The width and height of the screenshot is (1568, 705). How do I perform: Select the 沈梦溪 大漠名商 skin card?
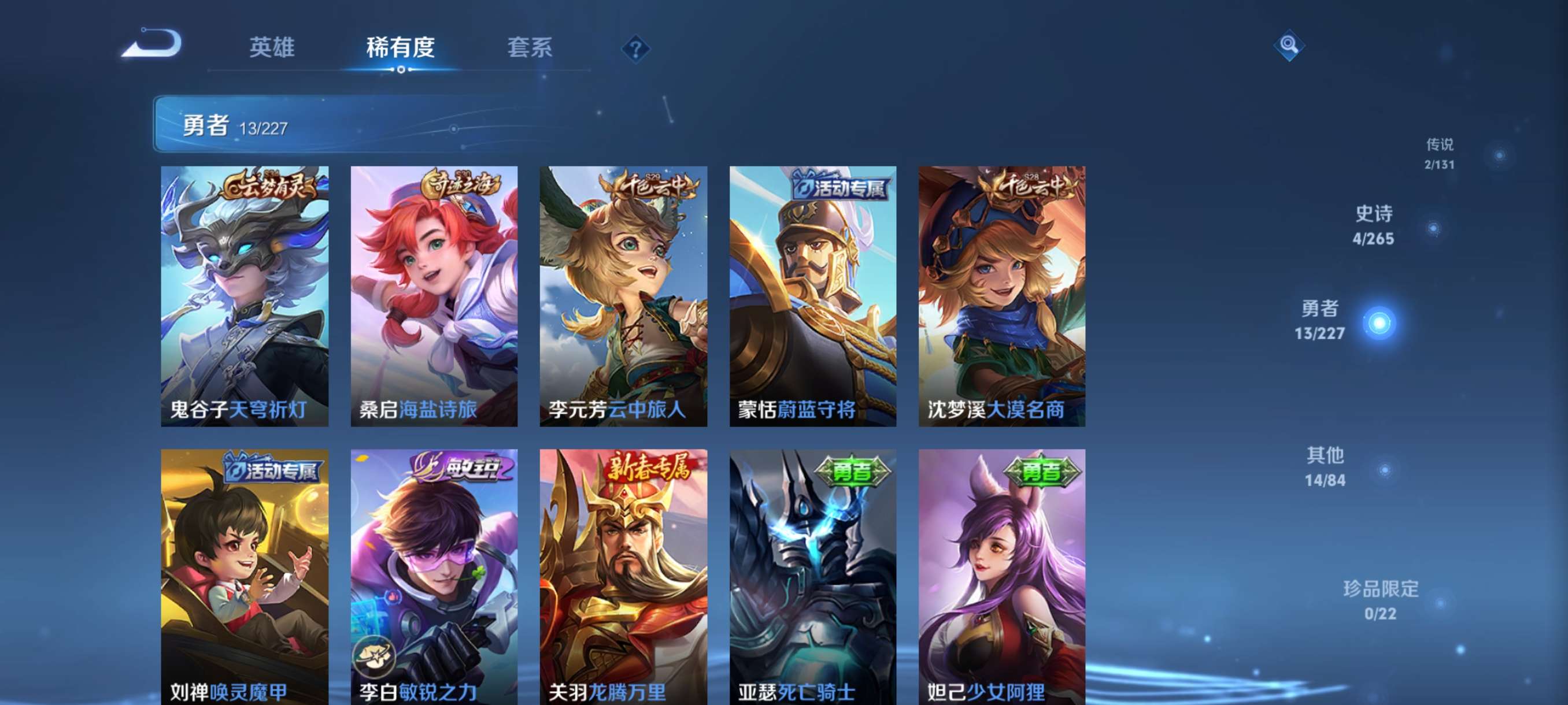(x=1002, y=296)
